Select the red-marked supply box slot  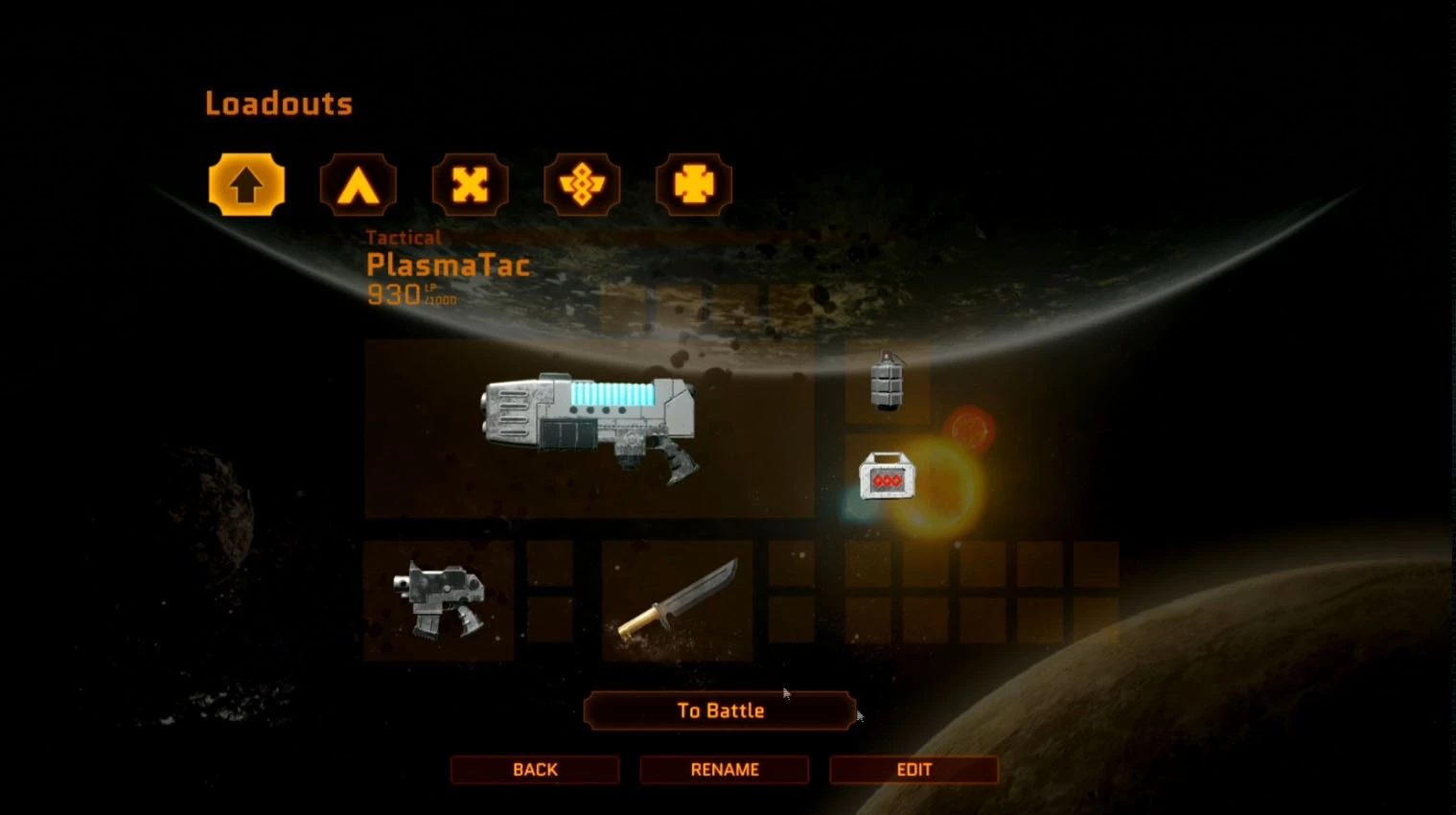887,477
